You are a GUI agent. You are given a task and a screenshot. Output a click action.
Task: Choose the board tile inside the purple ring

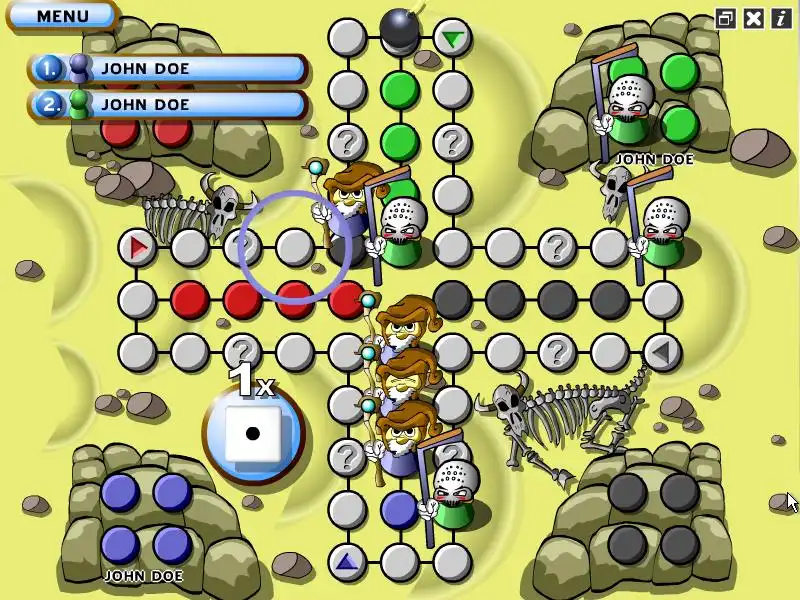pos(294,246)
